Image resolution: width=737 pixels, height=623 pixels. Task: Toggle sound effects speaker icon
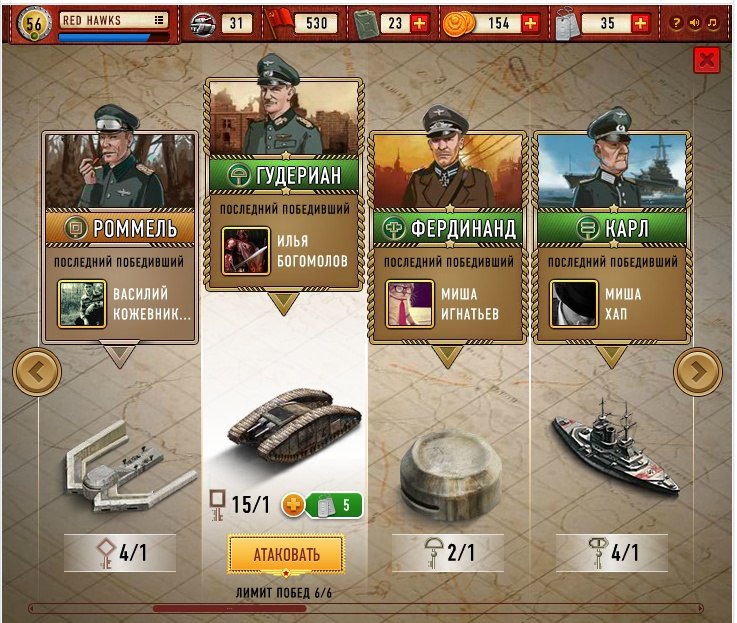tap(695, 22)
